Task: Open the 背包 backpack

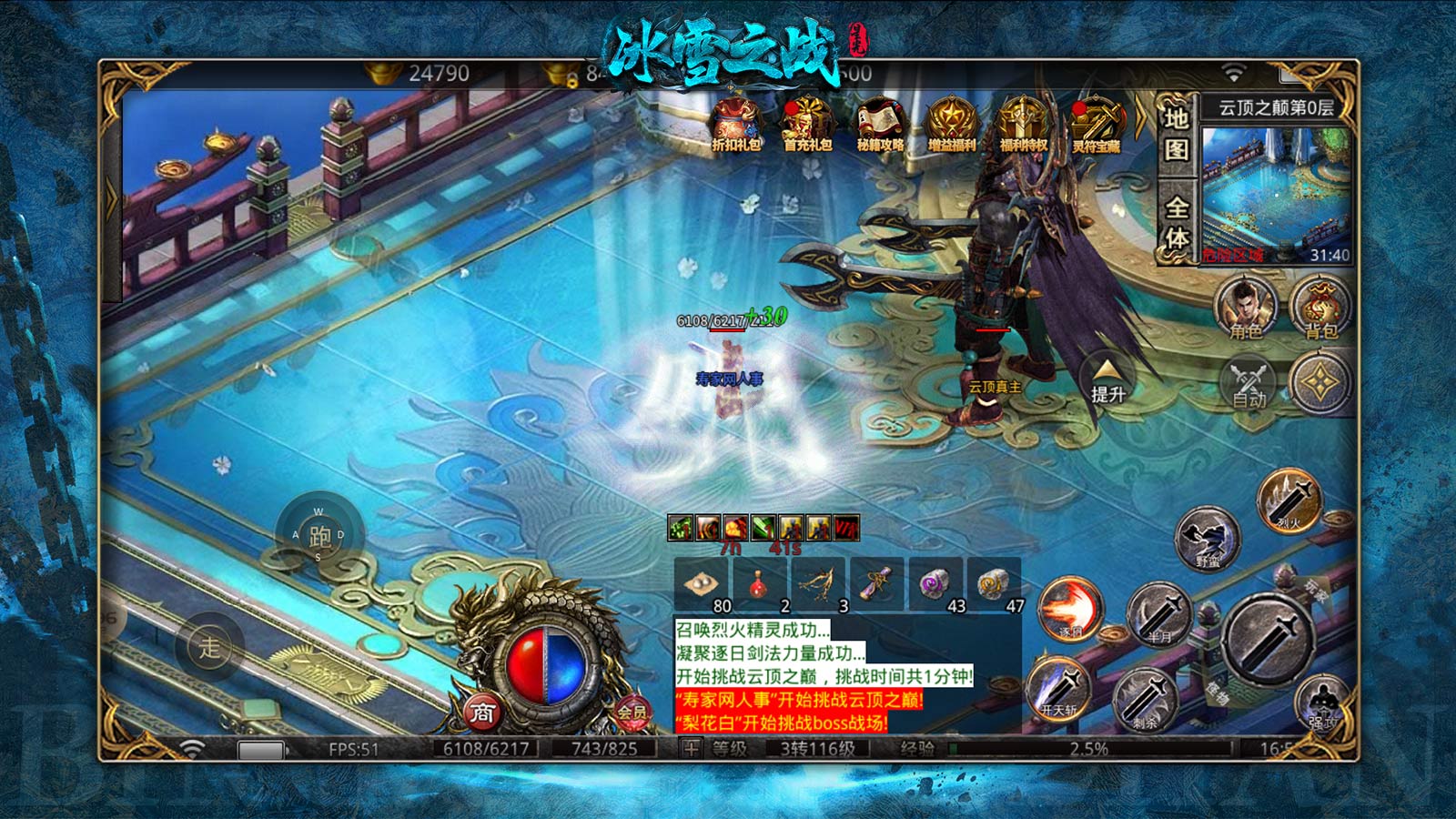Action: 1320,306
